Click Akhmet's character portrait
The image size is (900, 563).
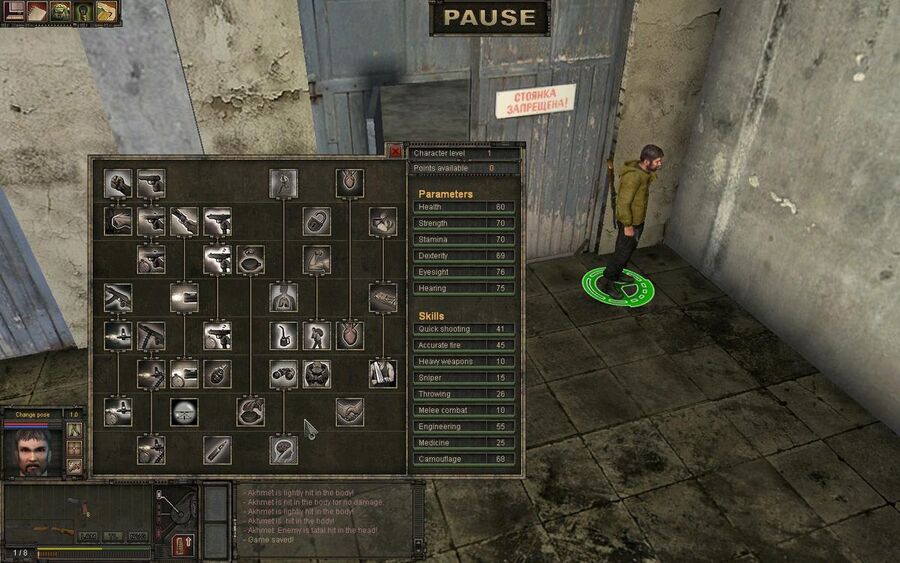tap(31, 452)
